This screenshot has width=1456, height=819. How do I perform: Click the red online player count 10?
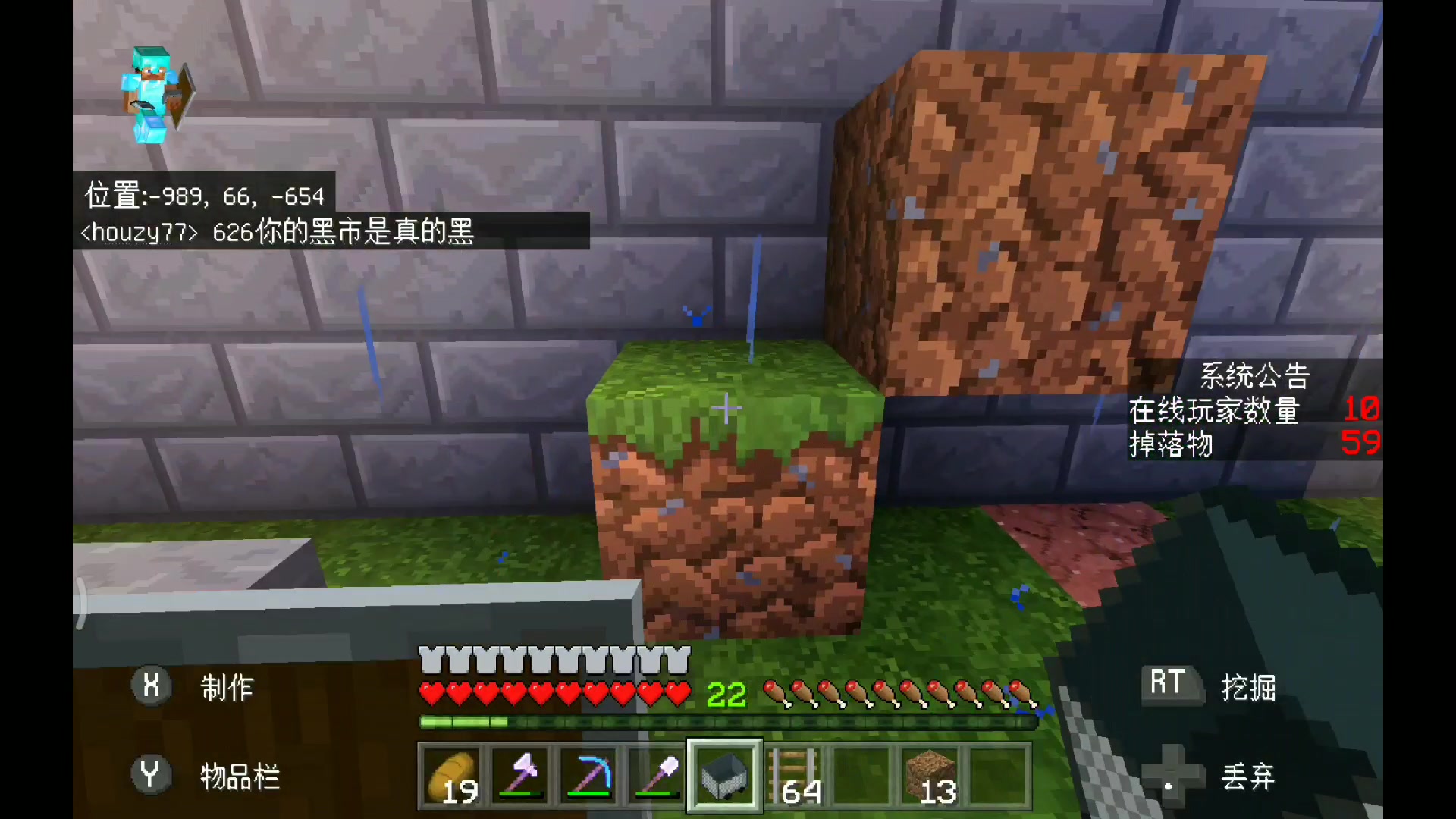click(x=1363, y=409)
